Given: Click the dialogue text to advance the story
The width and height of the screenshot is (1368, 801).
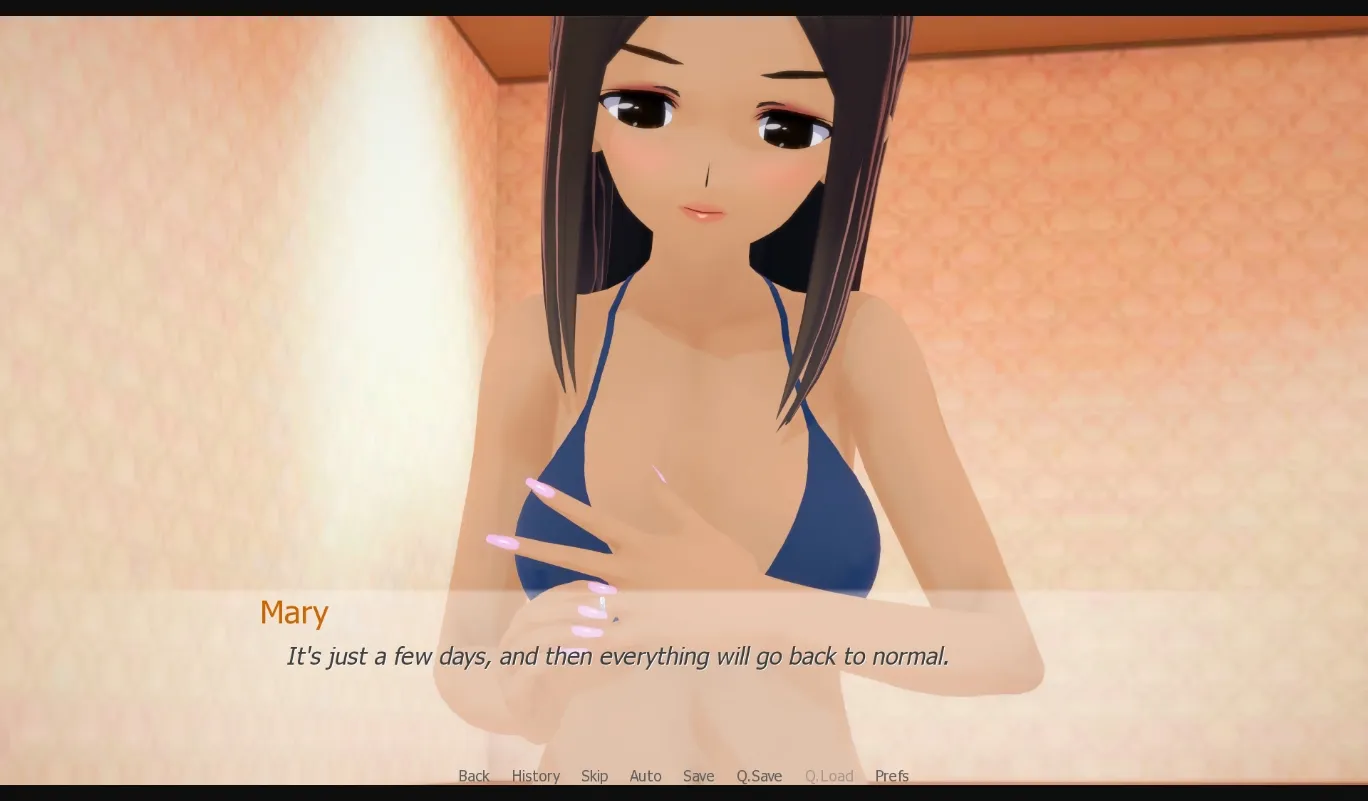Looking at the screenshot, I should tap(617, 657).
